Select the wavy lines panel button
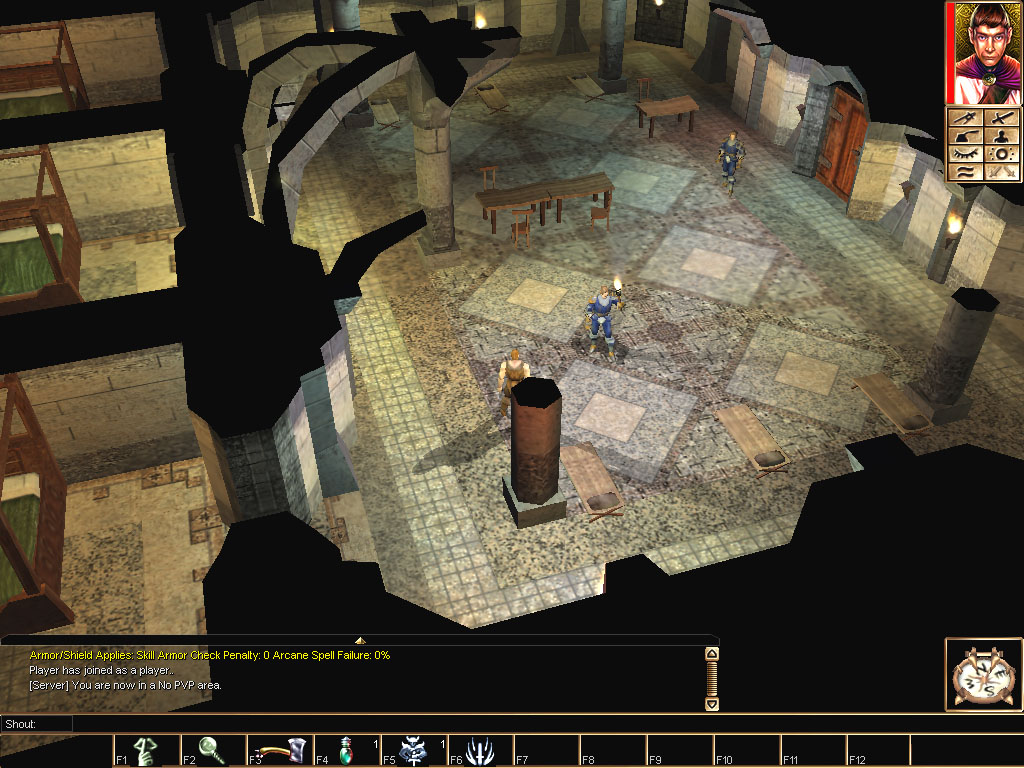Image resolution: width=1024 pixels, height=768 pixels. point(965,172)
